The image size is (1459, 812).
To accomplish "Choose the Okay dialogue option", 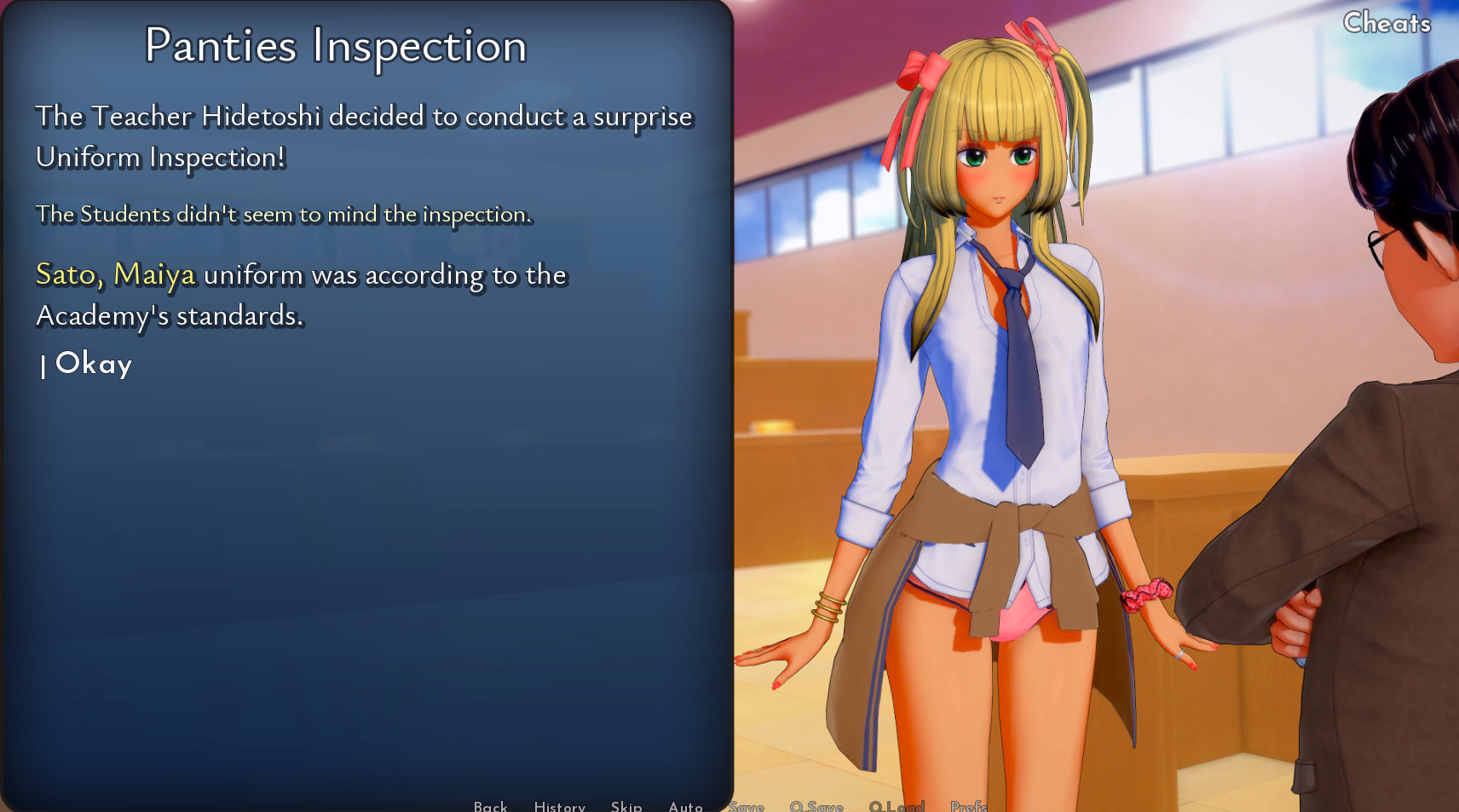I will click(x=93, y=364).
